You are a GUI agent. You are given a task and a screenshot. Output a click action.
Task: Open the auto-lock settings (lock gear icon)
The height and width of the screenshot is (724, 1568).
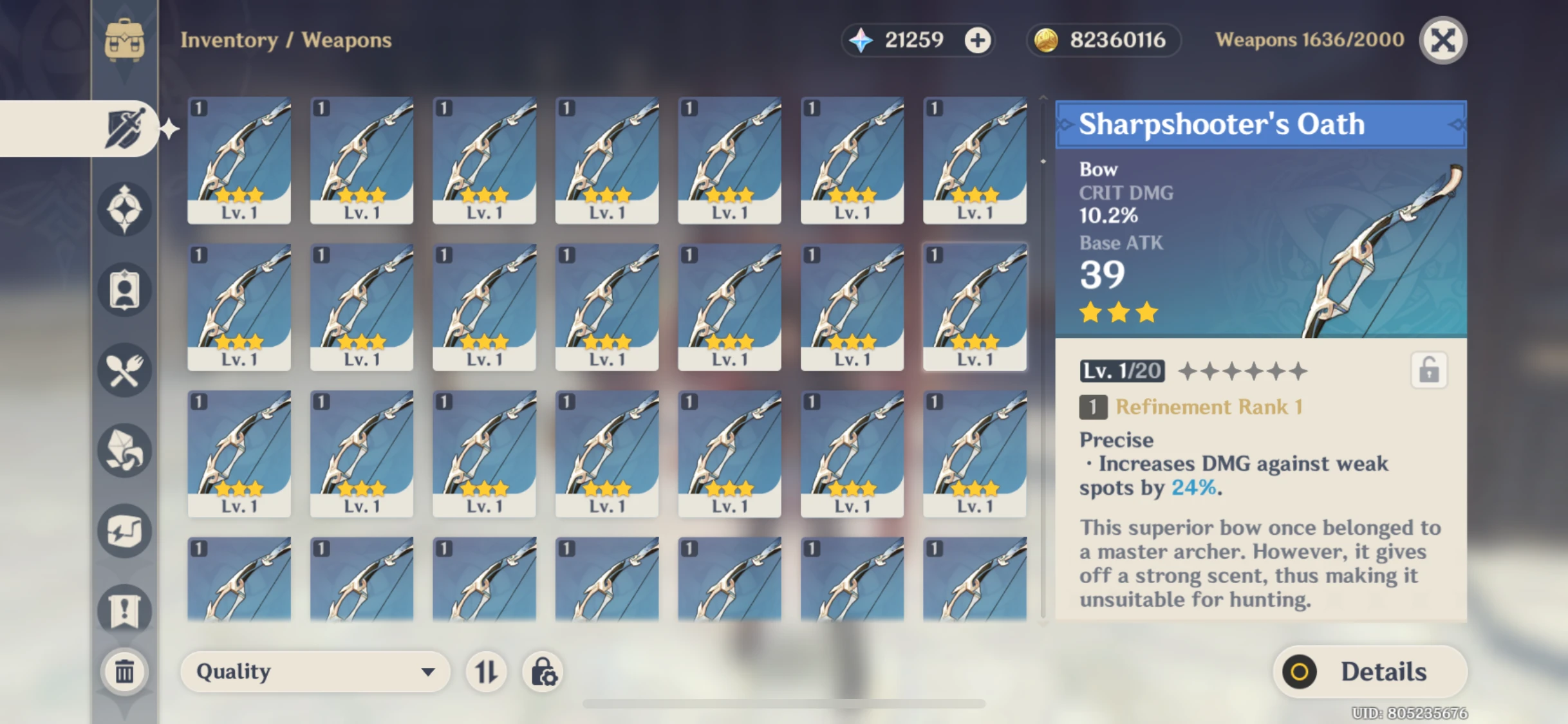point(544,672)
